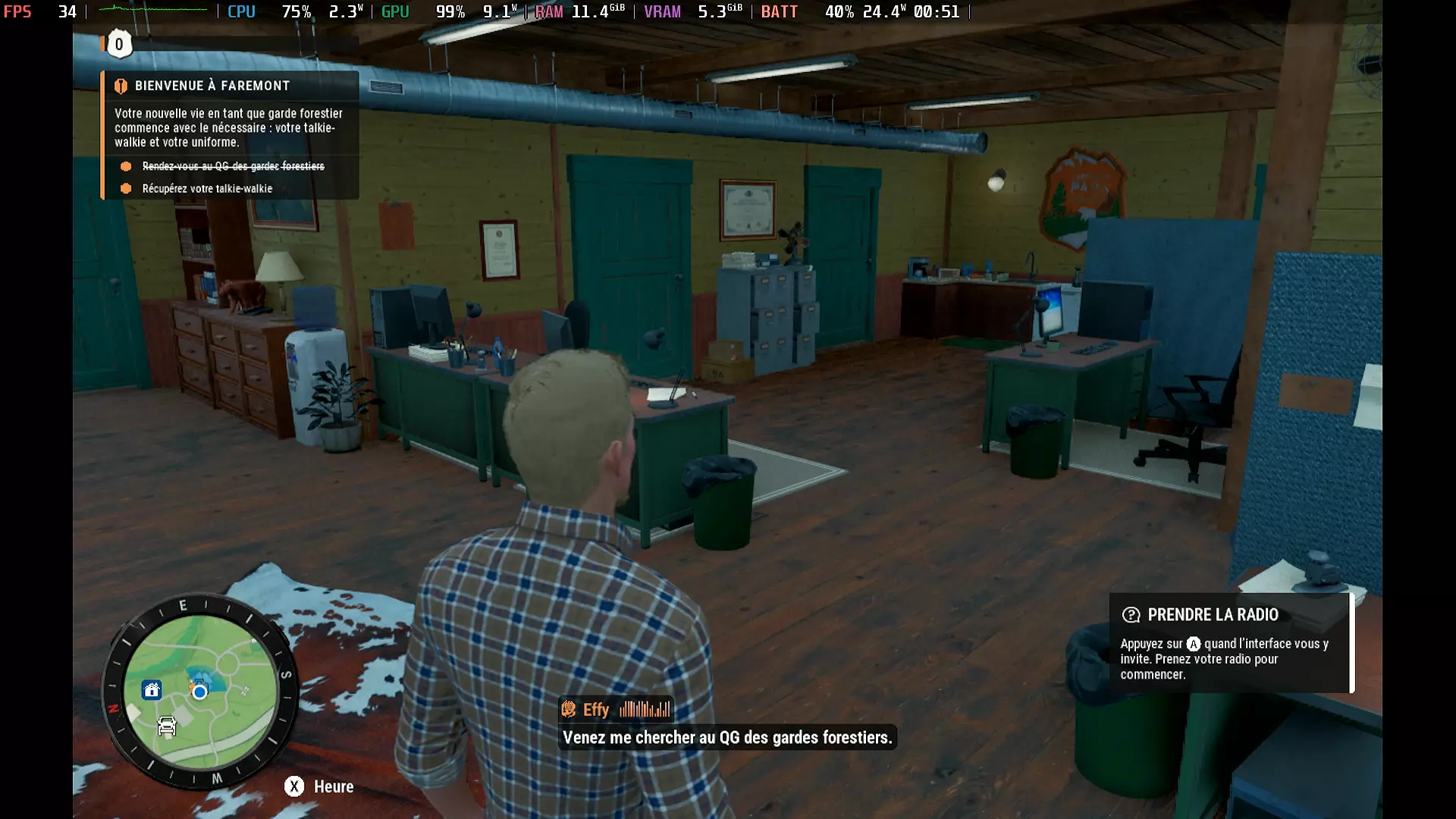Click the level 0 badge
Viewport: 1456px width, 819px height.
[118, 44]
